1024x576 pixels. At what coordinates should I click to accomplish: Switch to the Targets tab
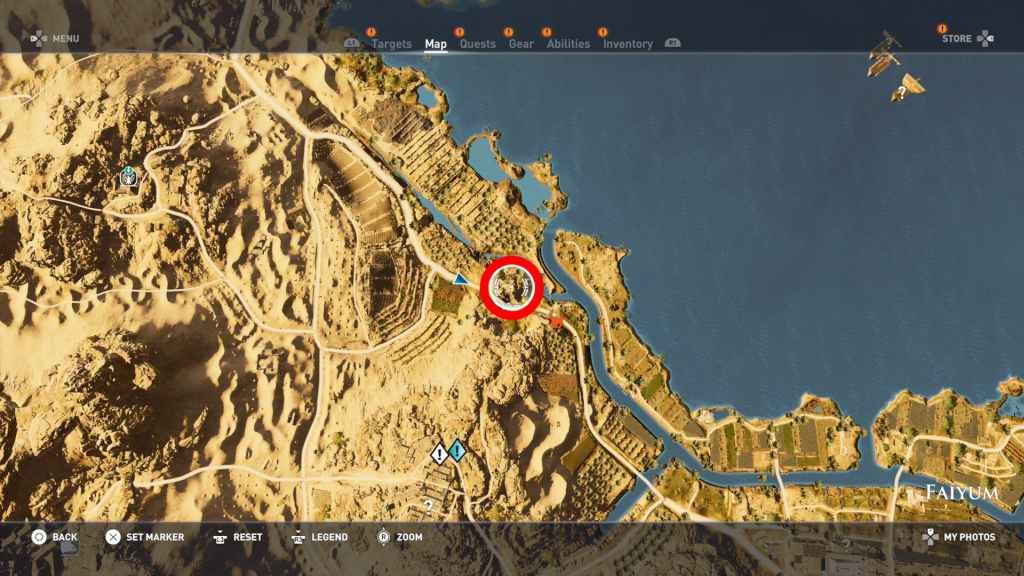click(391, 44)
